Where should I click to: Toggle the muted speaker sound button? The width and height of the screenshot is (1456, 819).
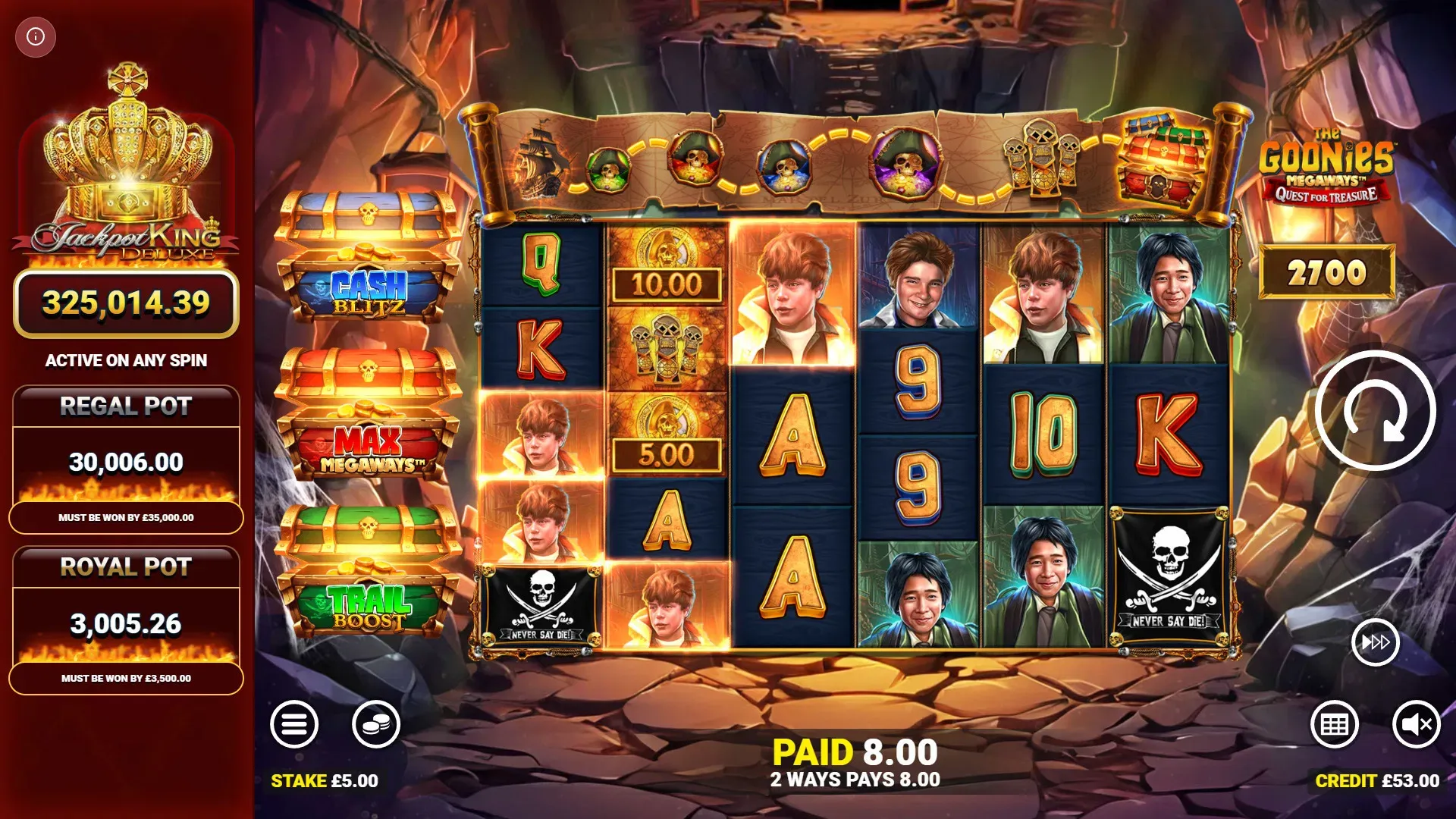click(x=1416, y=724)
